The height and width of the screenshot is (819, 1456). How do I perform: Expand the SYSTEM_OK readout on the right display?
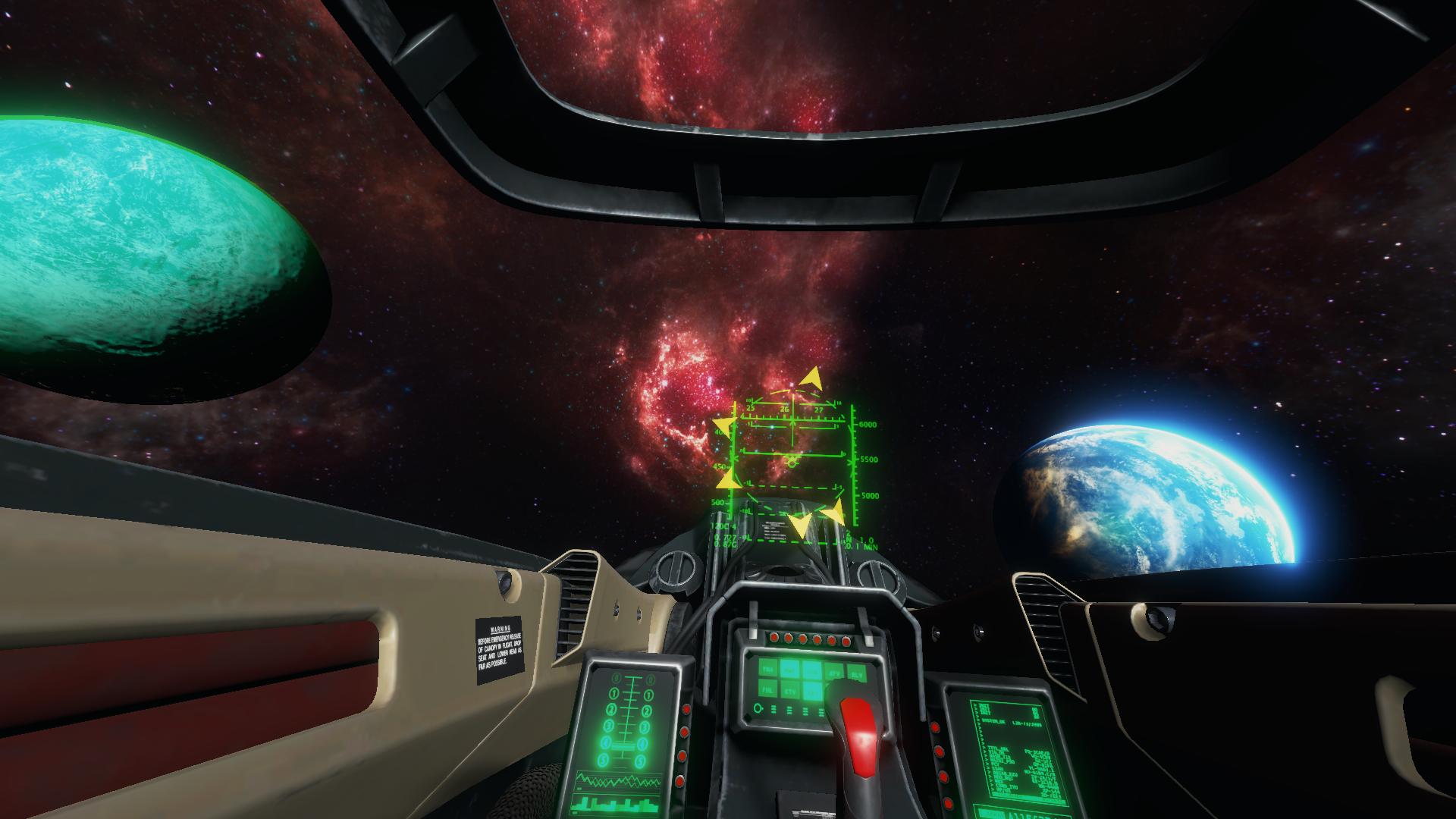click(x=995, y=722)
